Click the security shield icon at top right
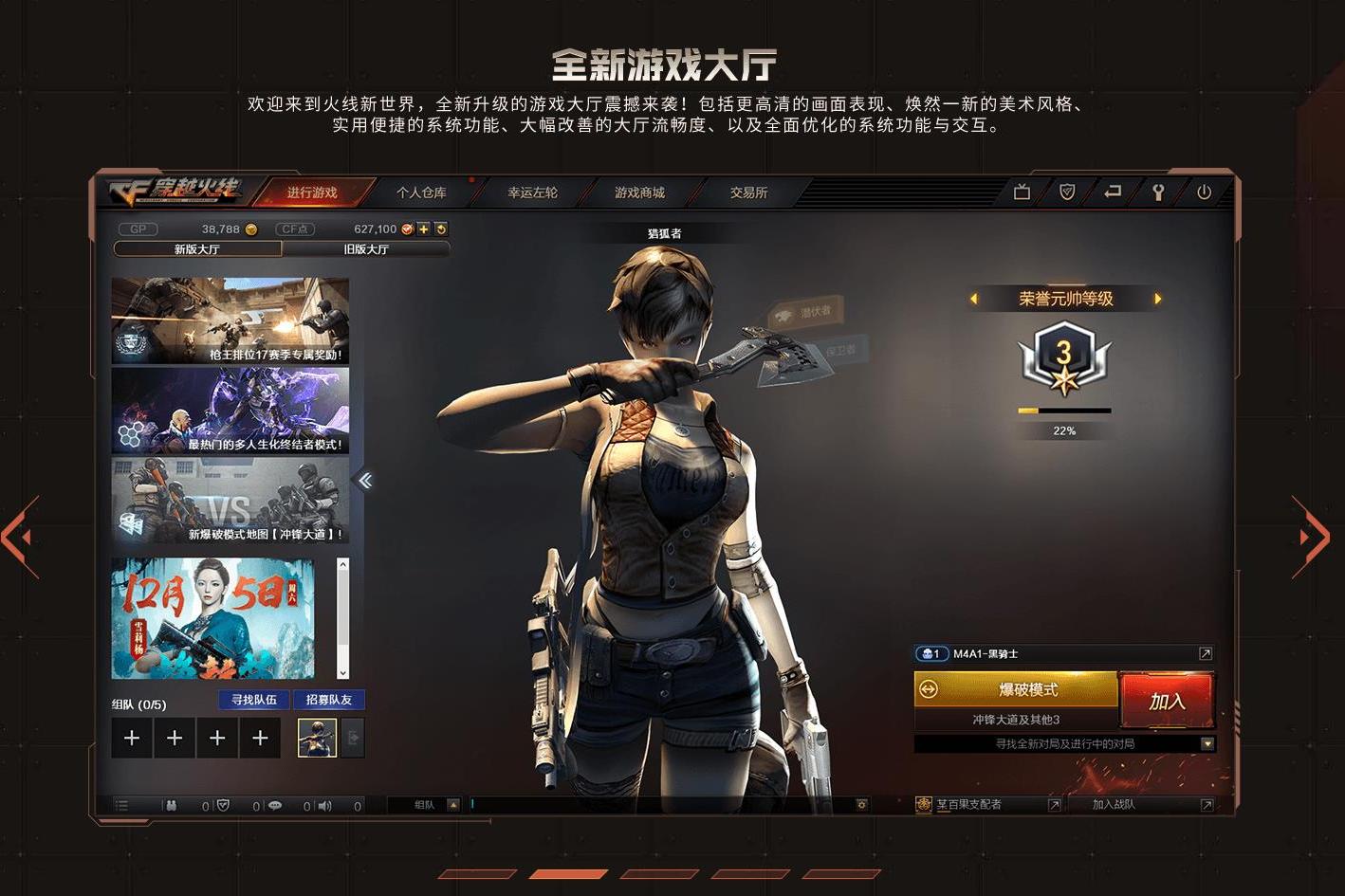The image size is (1345, 896). pos(1066,192)
